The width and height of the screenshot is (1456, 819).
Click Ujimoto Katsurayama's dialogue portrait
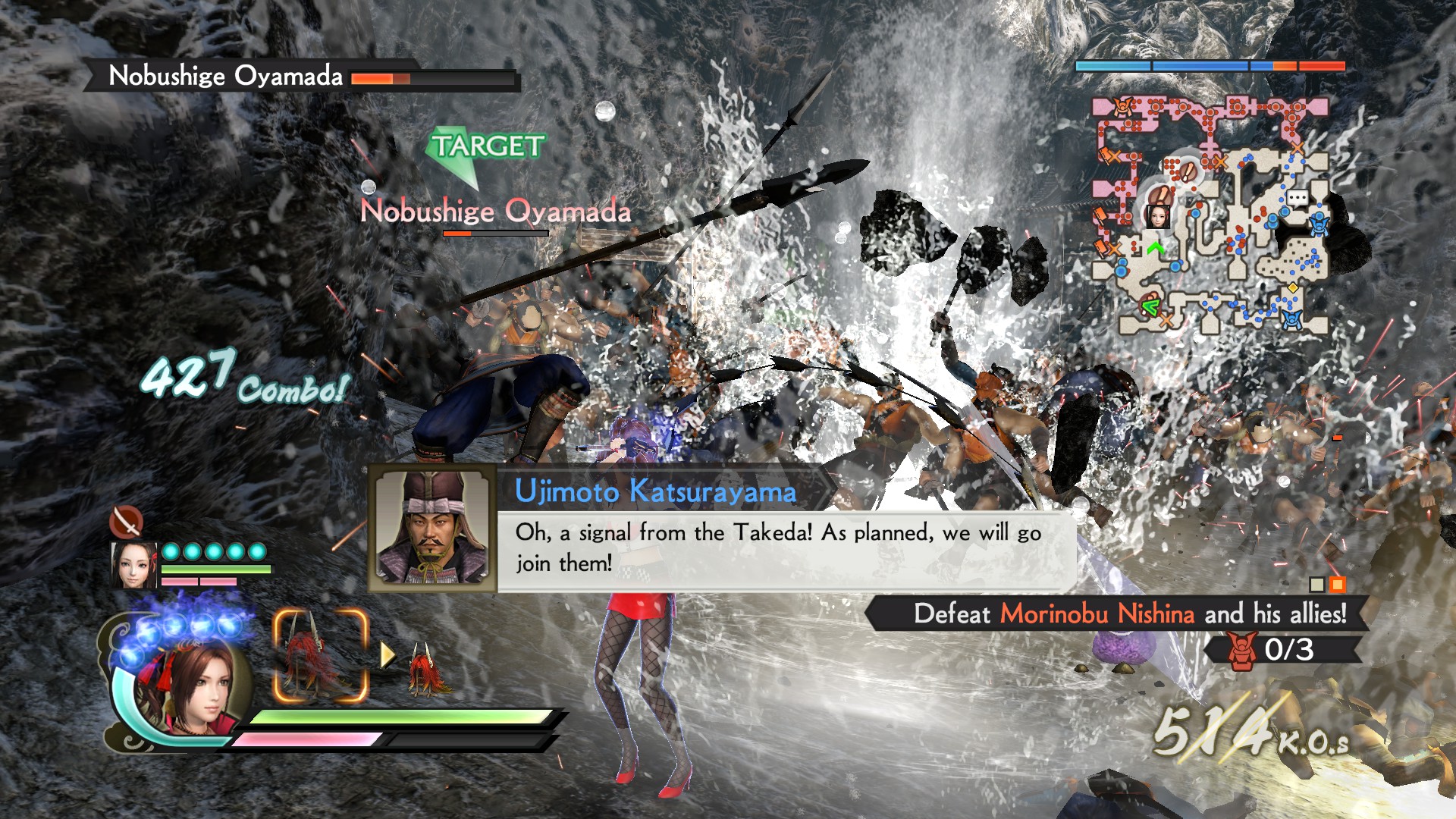pos(432,529)
